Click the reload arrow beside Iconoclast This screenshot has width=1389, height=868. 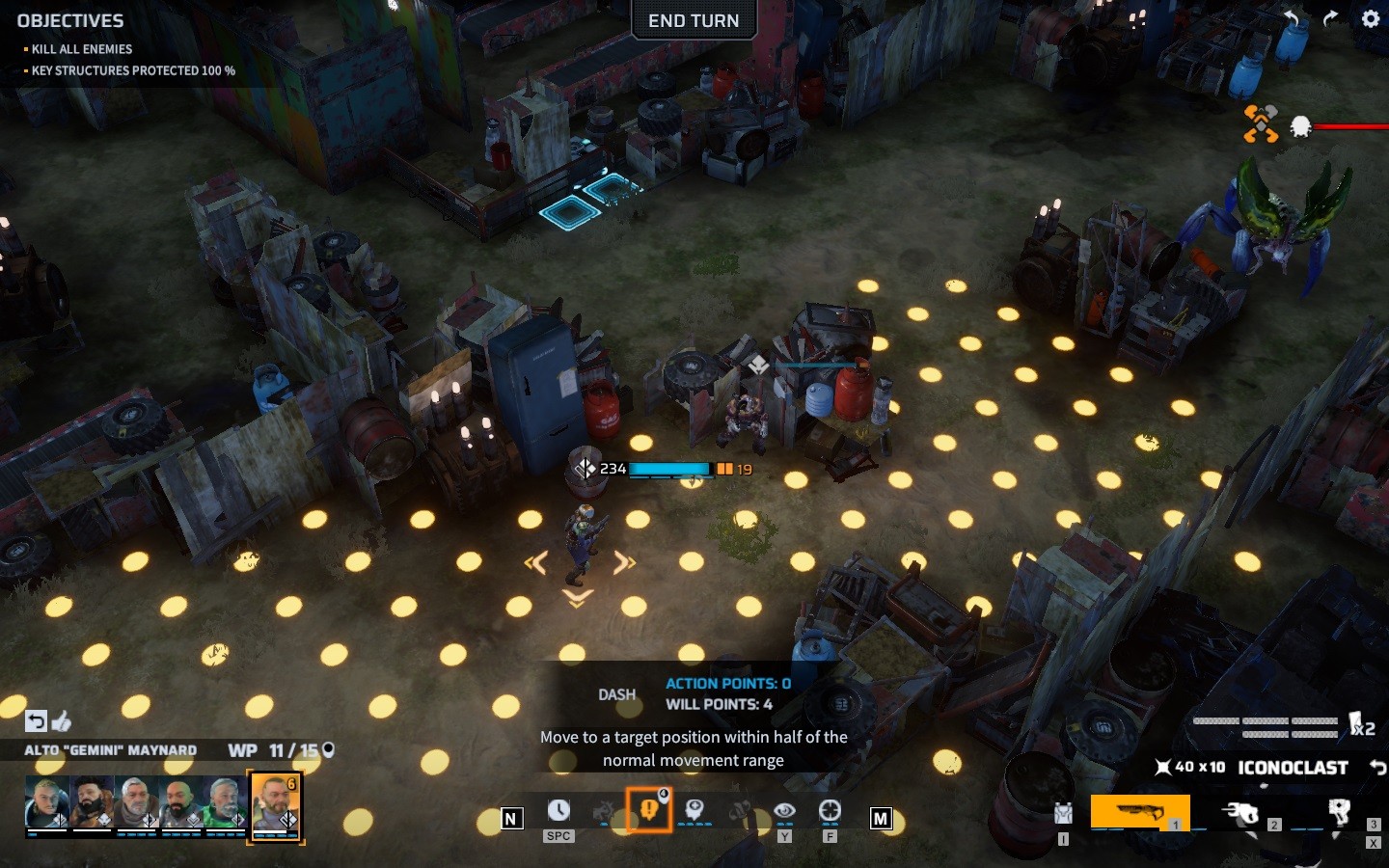click(x=1377, y=768)
